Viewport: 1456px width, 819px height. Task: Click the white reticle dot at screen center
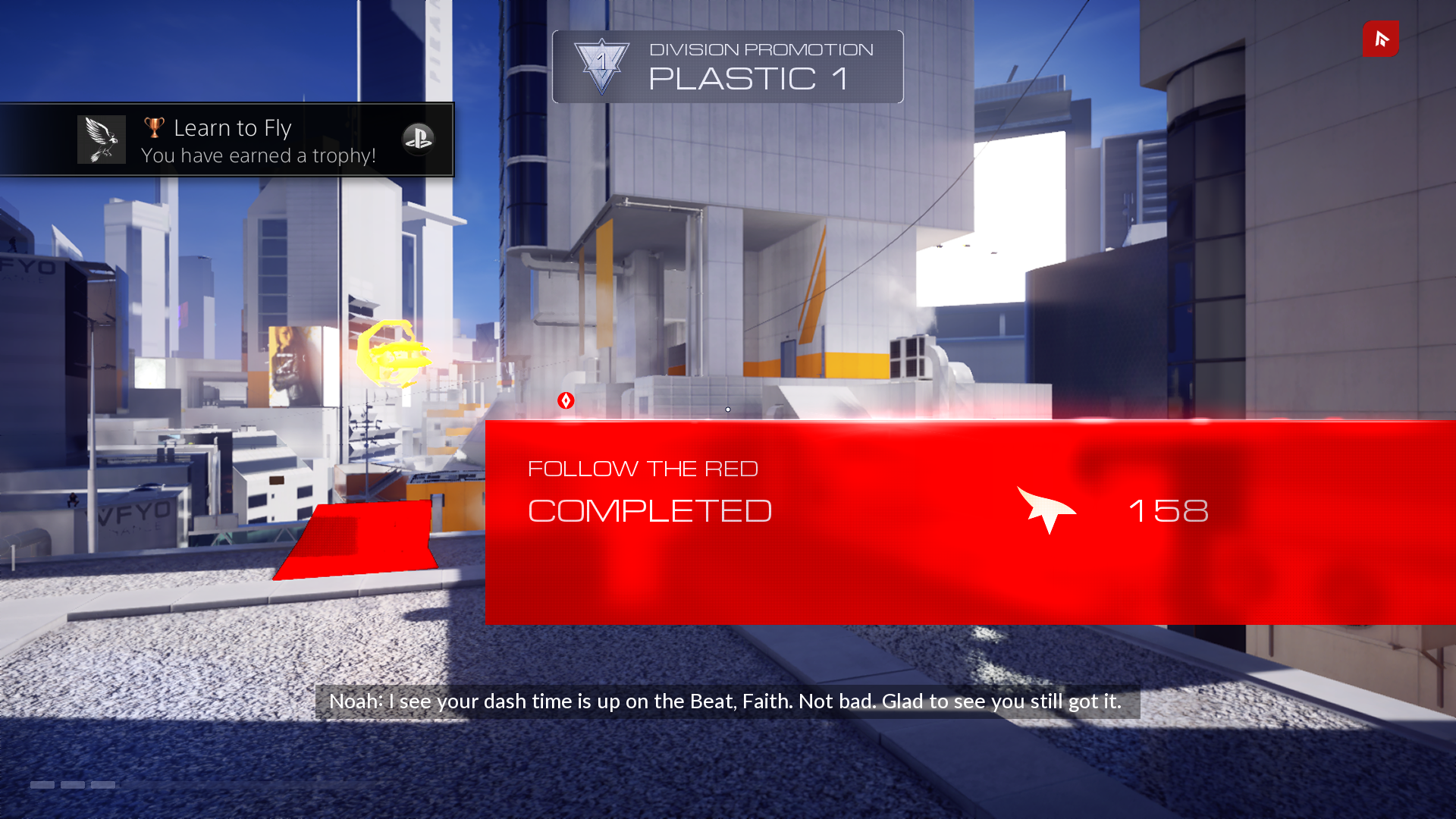pos(727,409)
